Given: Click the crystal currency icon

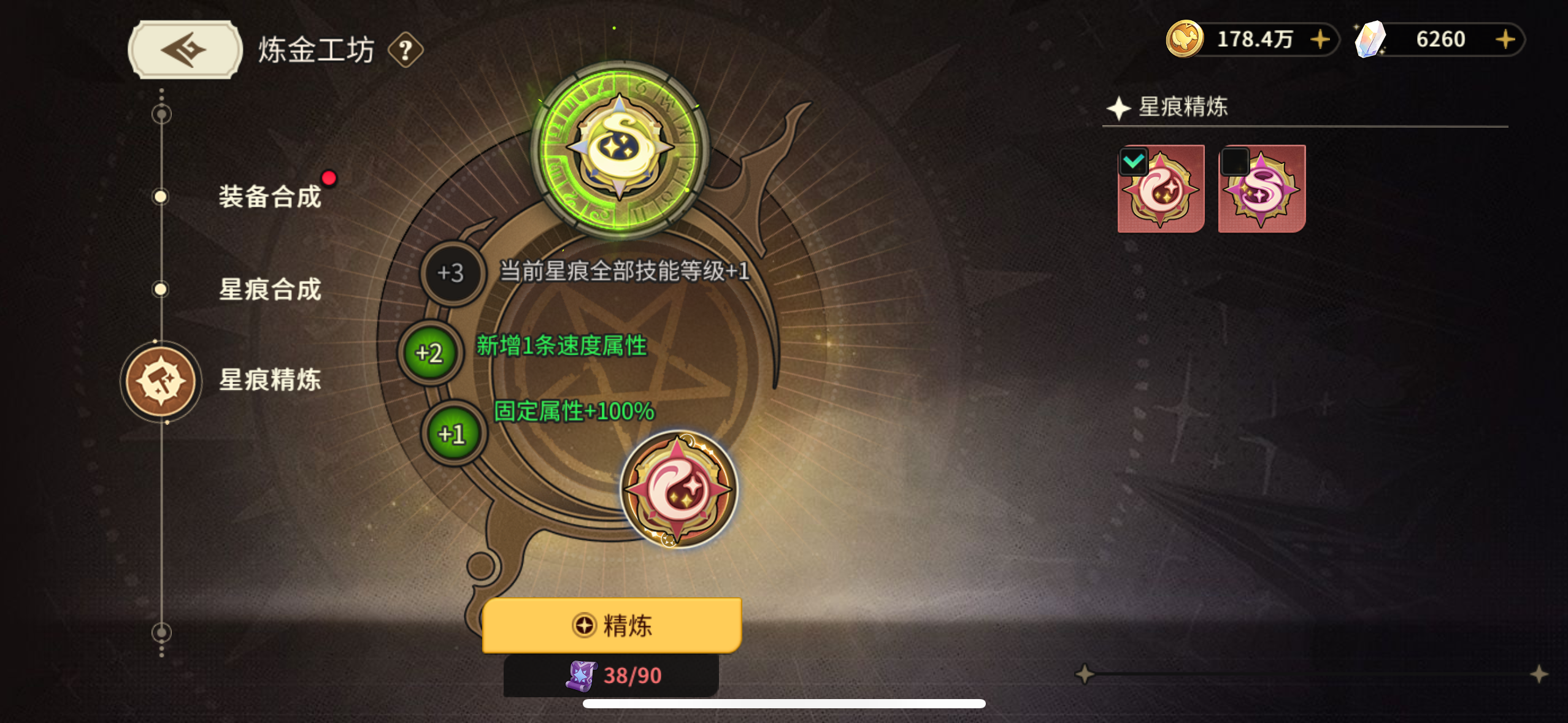Looking at the screenshot, I should (1371, 39).
